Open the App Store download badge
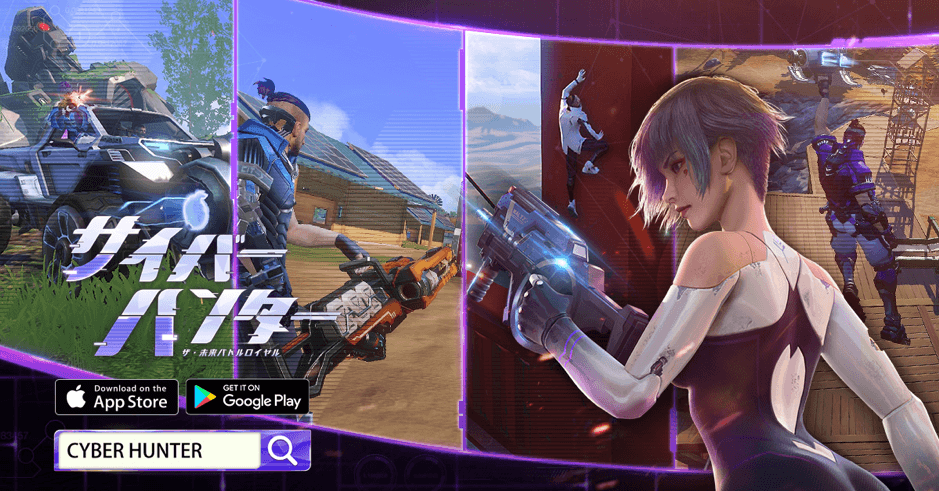 point(117,396)
